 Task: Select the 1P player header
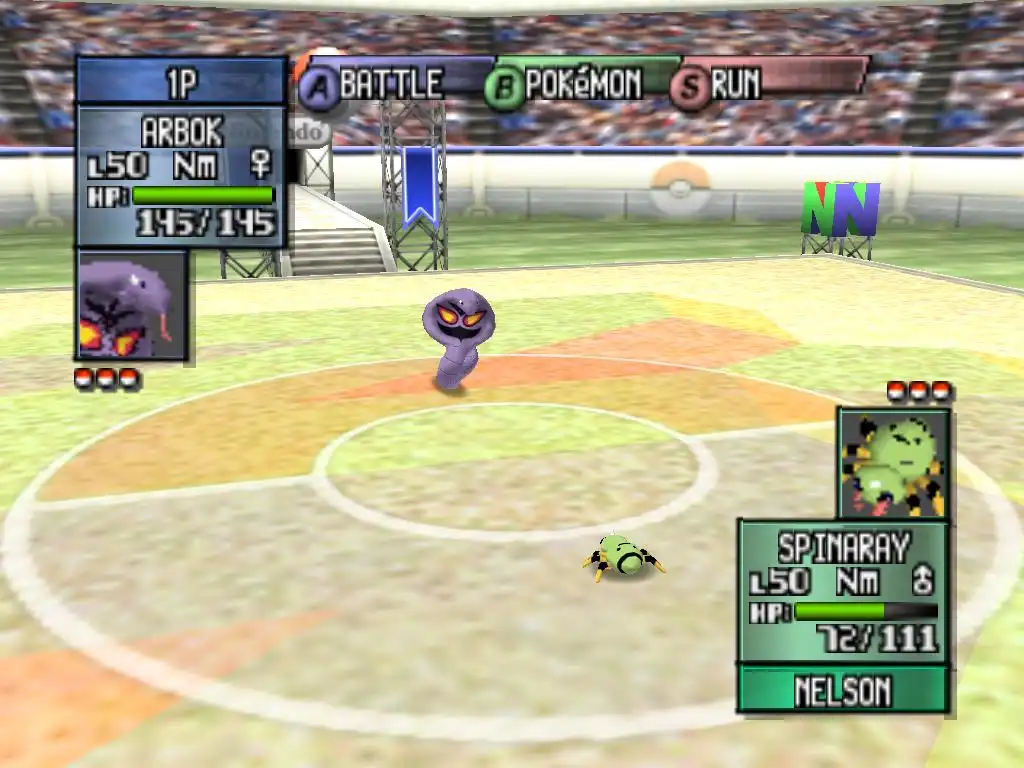point(181,82)
